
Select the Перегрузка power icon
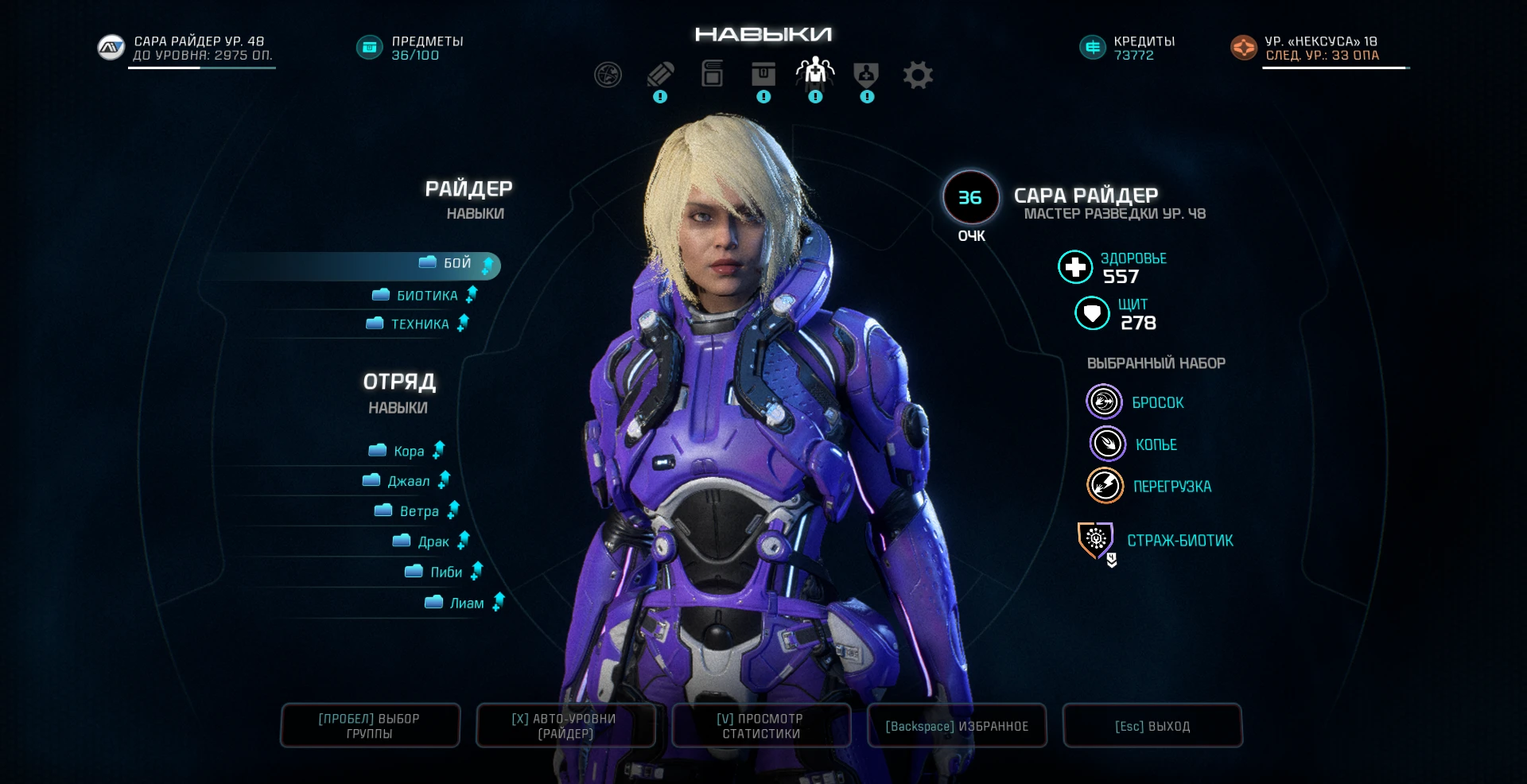(x=1104, y=486)
